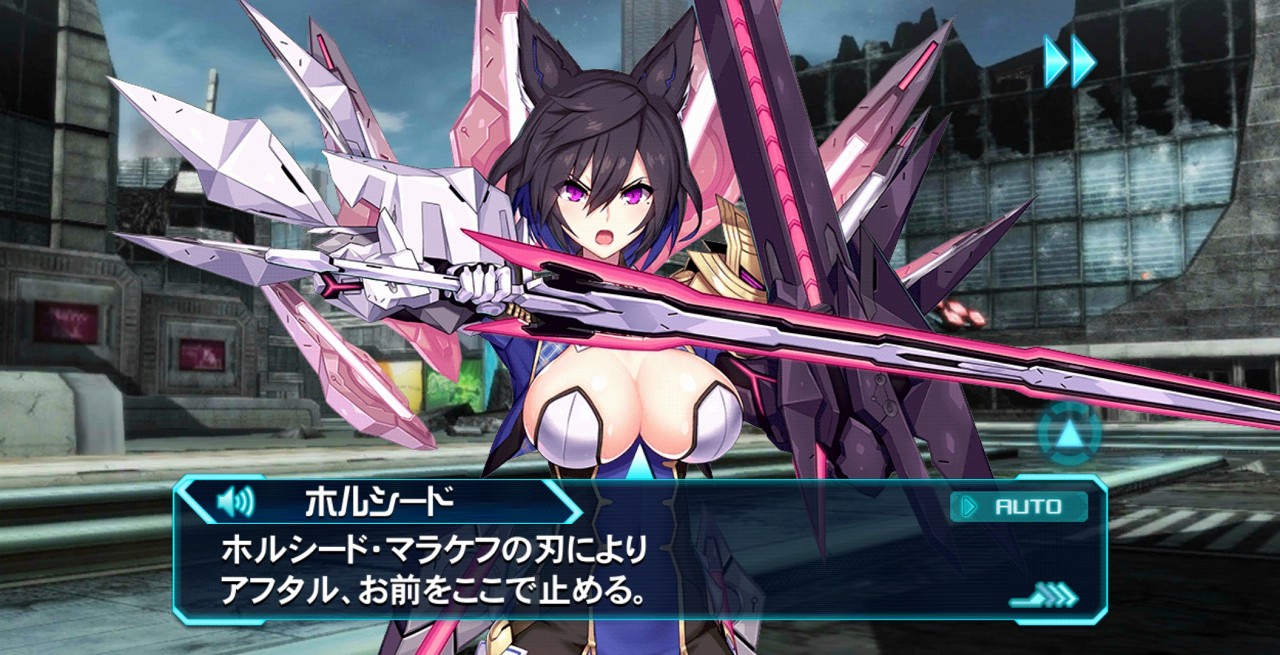1280x655 pixels.
Task: Skip the scene with the fast-forward arrows
Action: [1069, 60]
